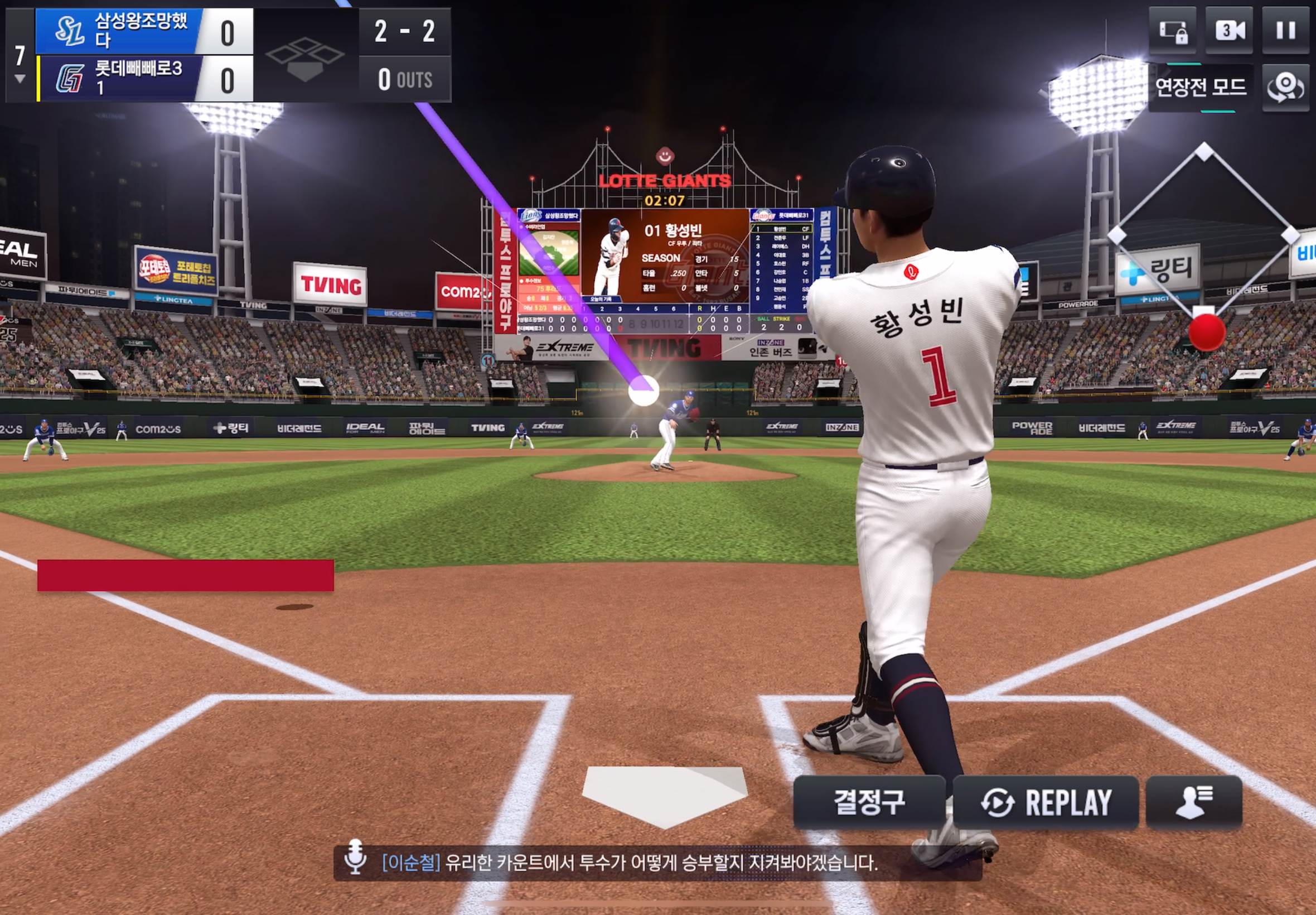This screenshot has width=1316, height=915.
Task: Tap the rotating camera view icon
Action: [1286, 88]
